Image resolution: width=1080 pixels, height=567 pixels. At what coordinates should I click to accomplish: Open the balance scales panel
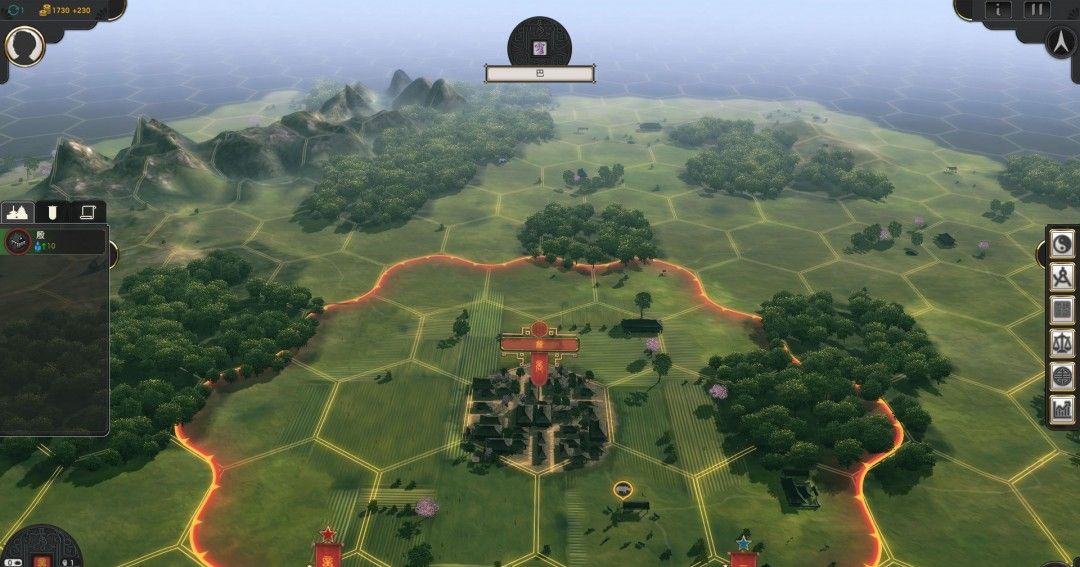click(x=1062, y=343)
